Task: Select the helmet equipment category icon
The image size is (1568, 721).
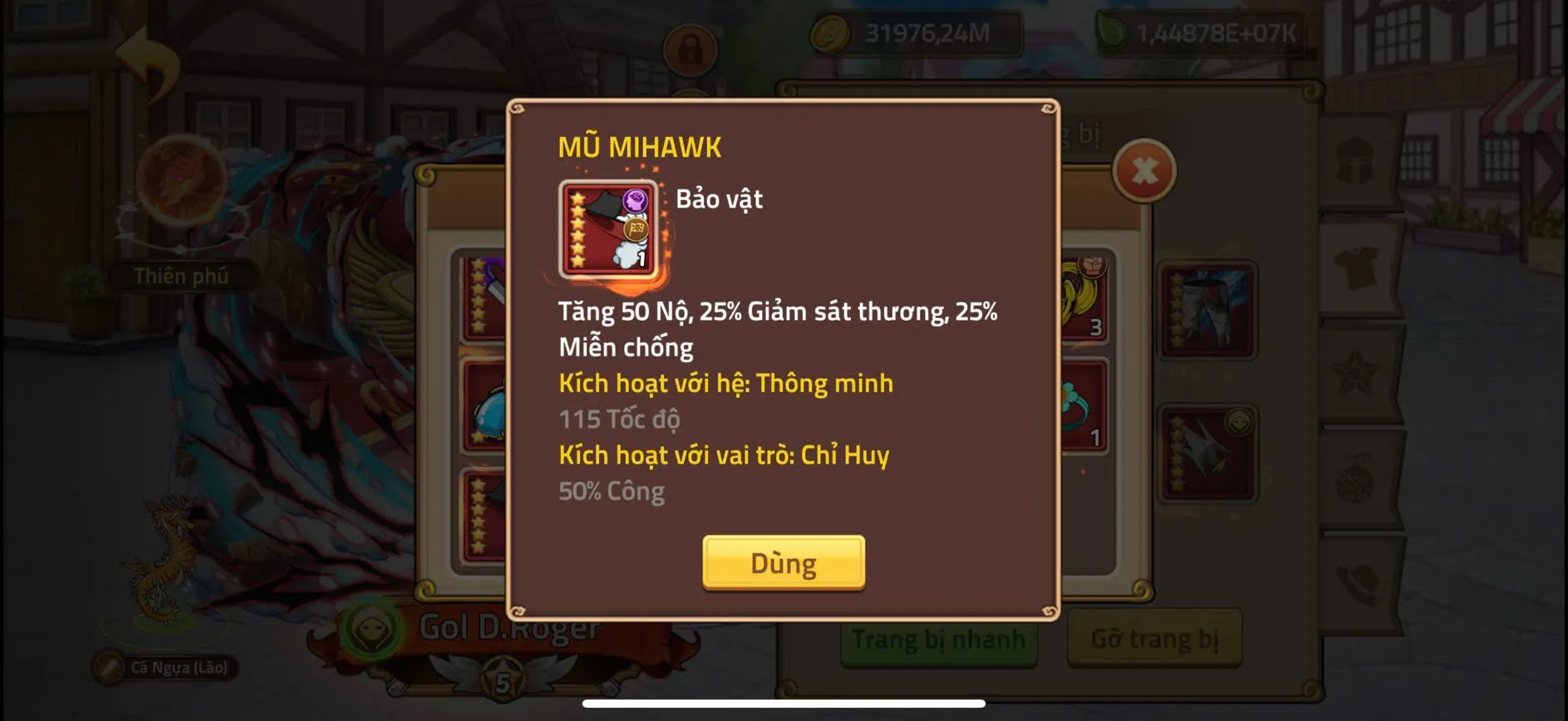Action: [x=1354, y=156]
